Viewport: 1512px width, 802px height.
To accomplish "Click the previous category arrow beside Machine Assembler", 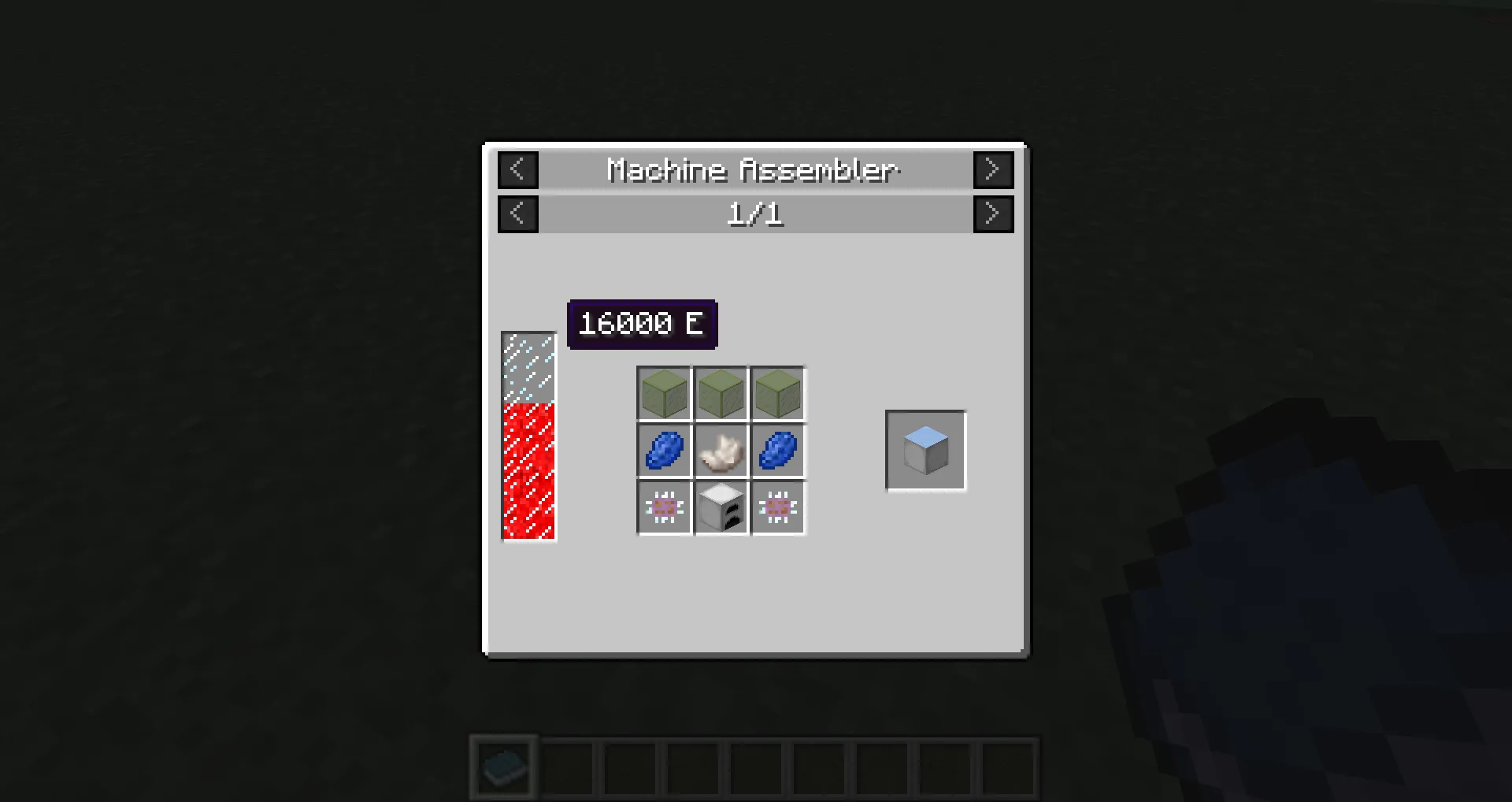I will coord(517,169).
